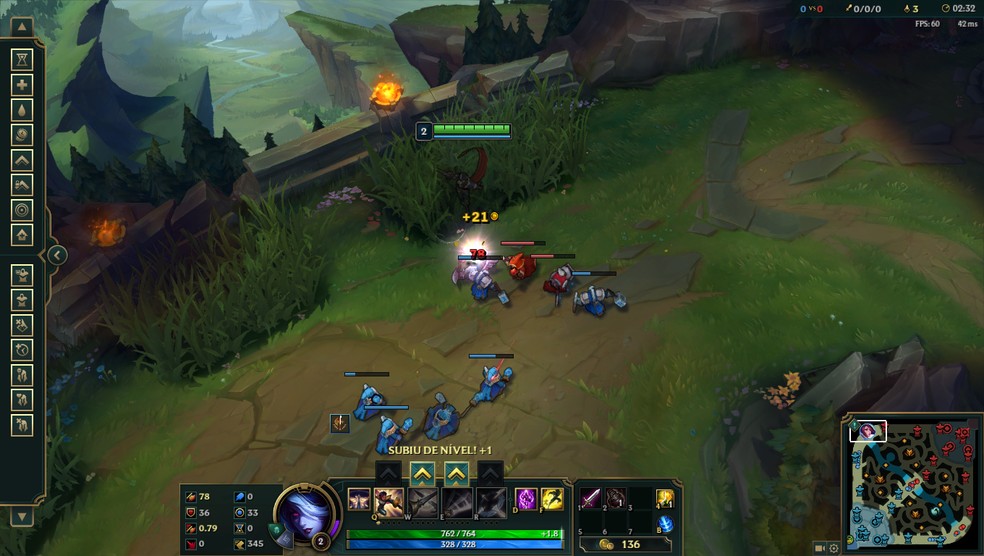Collapse the left side panel with the arrow
This screenshot has height=556, width=984.
click(57, 255)
